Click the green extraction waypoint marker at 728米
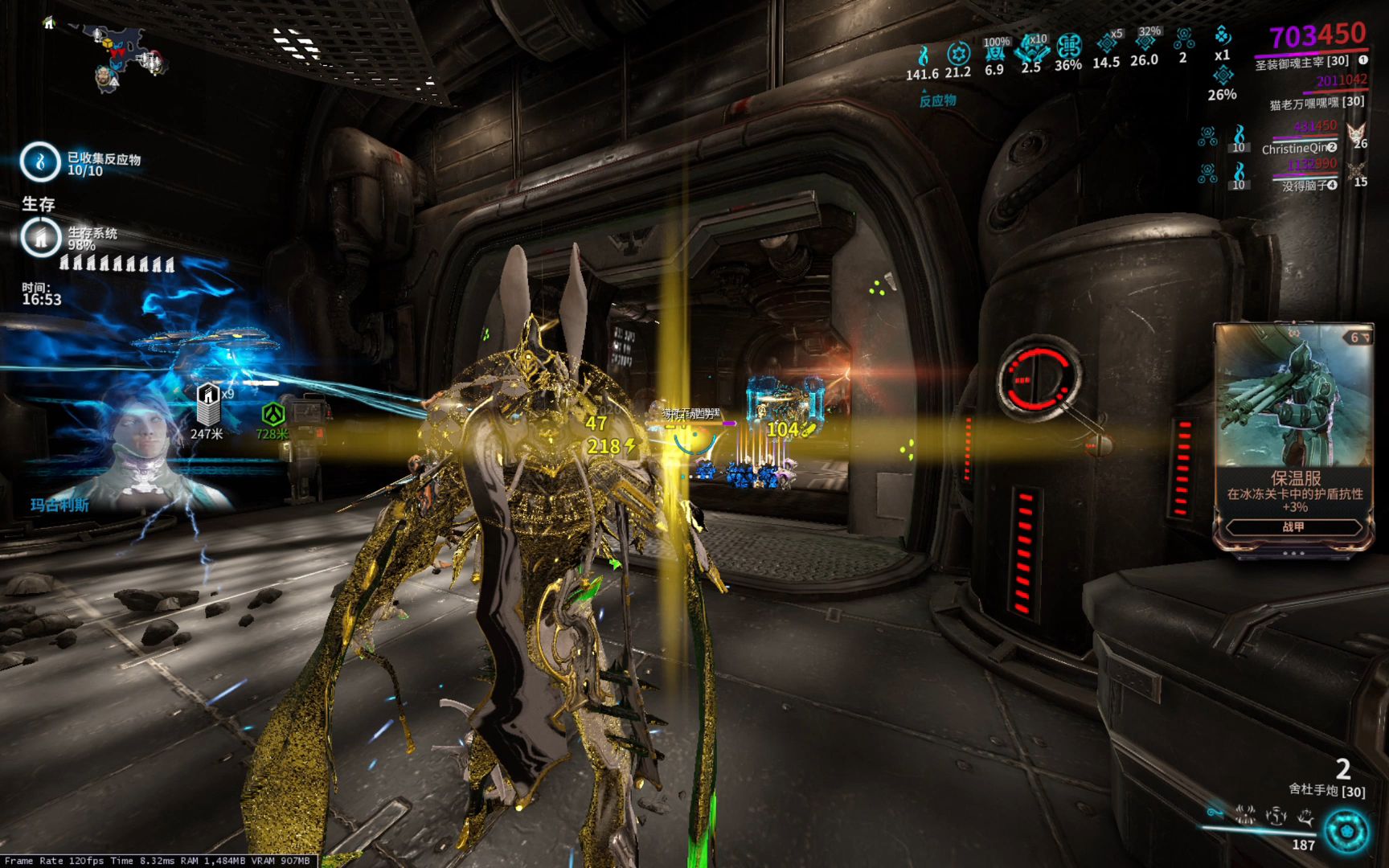Viewport: 1389px width, 868px height. click(272, 415)
